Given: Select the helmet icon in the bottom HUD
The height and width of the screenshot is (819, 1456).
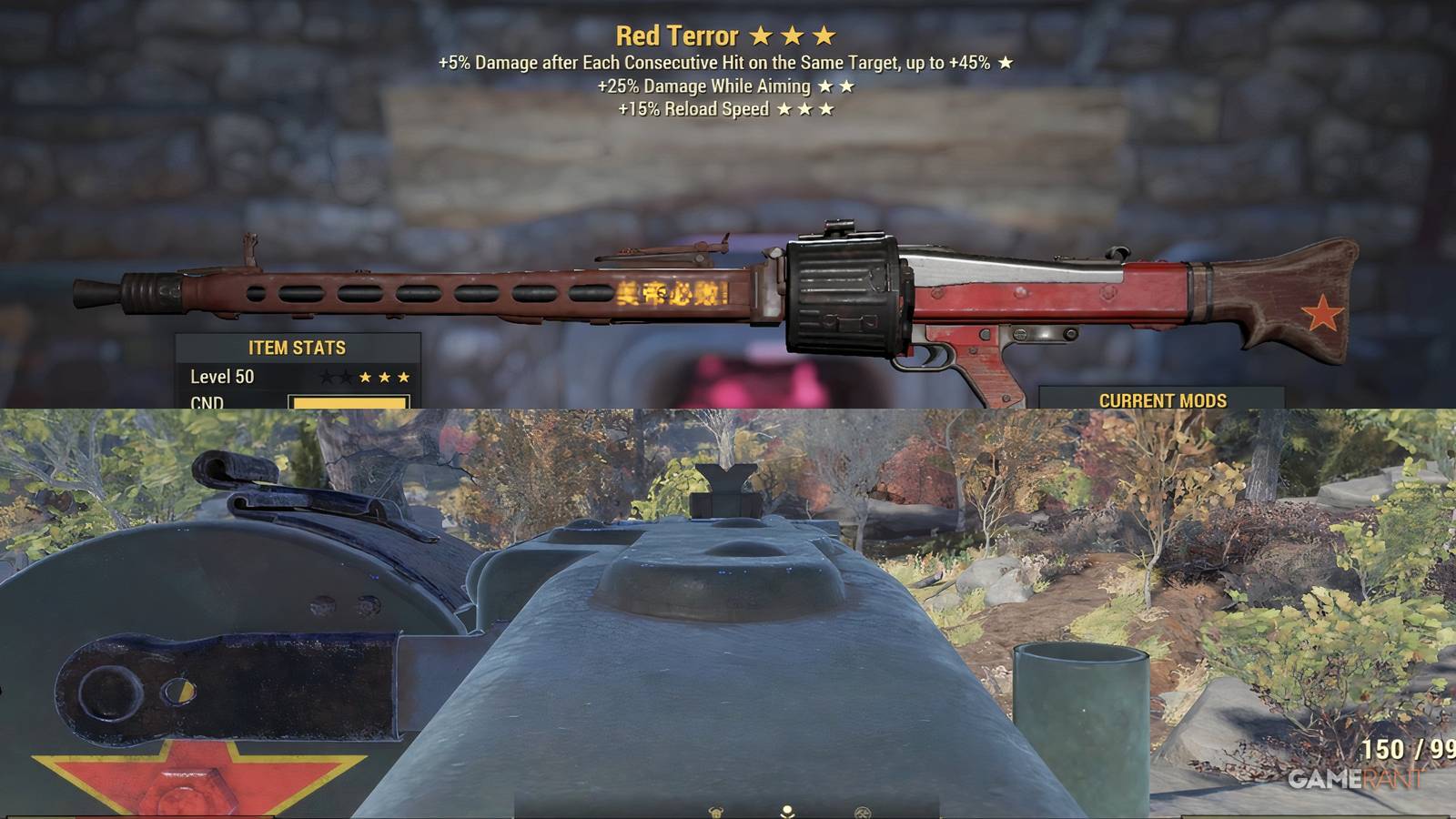Looking at the screenshot, I should (x=716, y=813).
